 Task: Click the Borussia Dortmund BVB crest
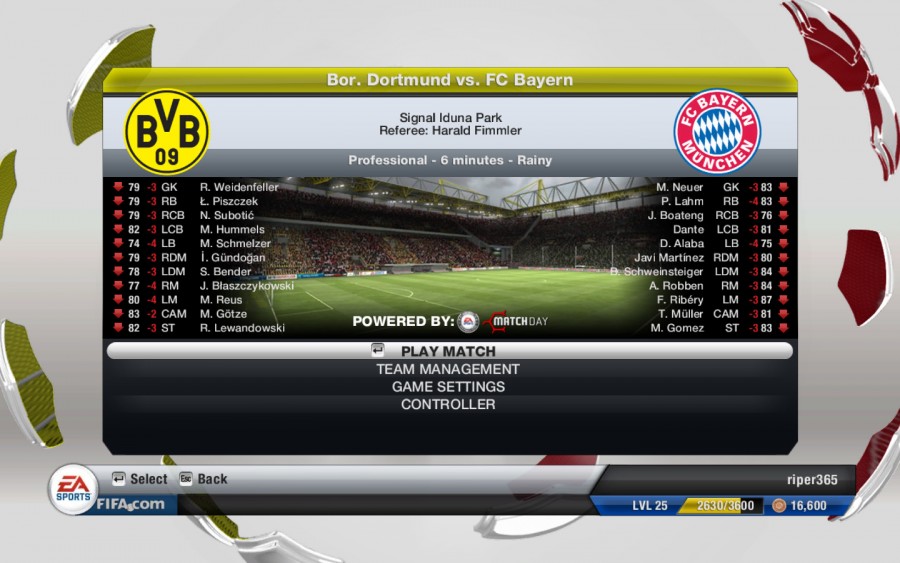tap(166, 131)
